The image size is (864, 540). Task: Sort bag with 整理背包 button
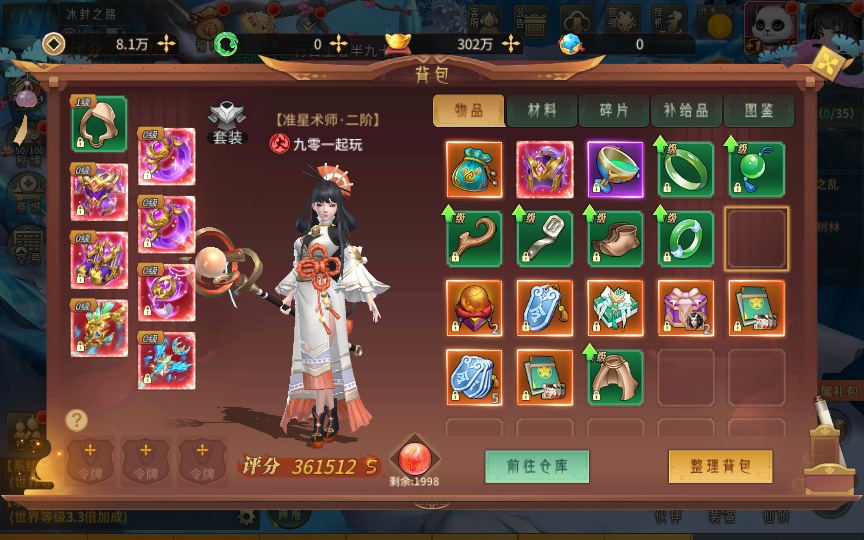tap(720, 466)
